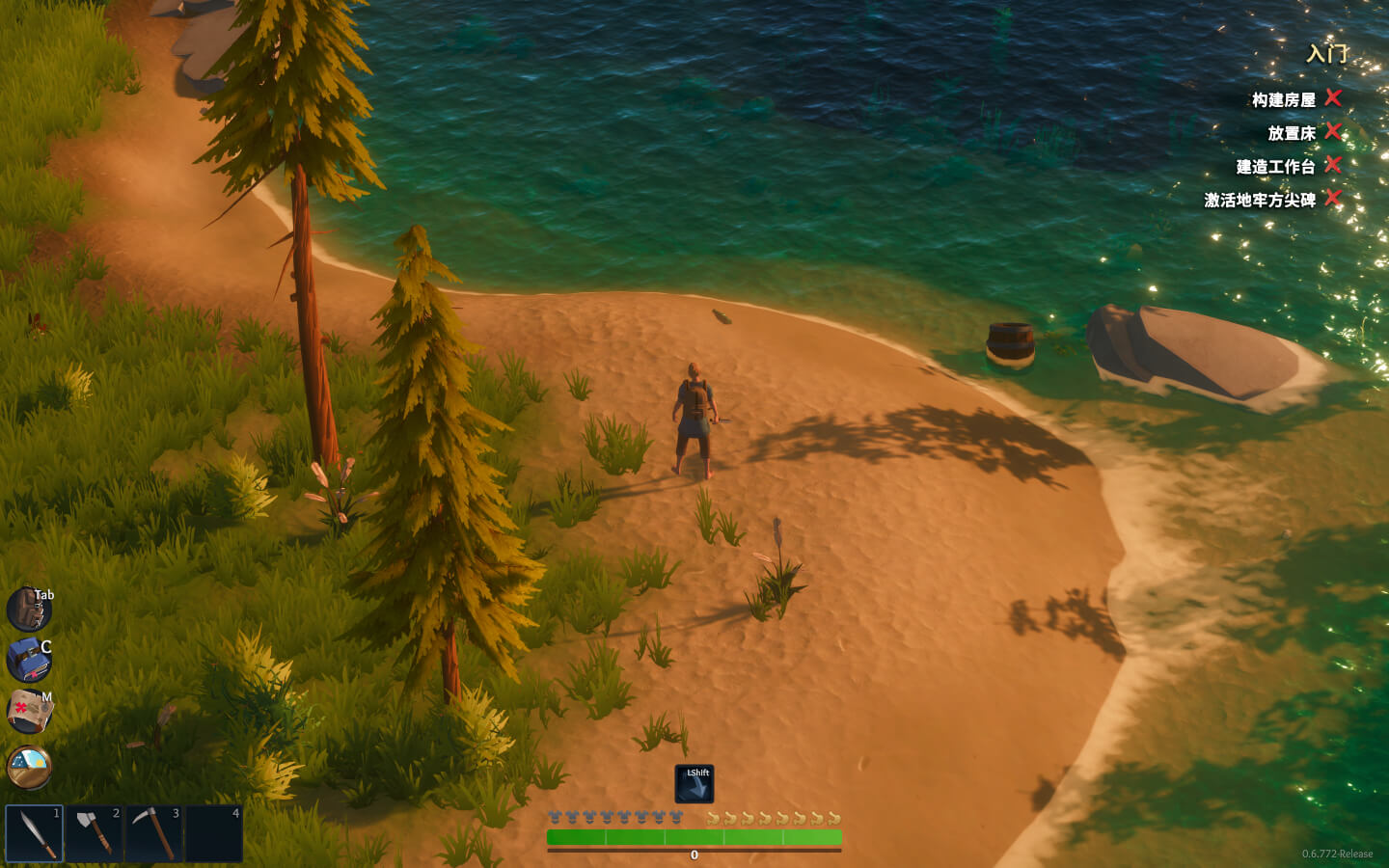The image size is (1389, 868).
Task: Choose the 激活地牢方尖碑 objective
Action: (x=1259, y=201)
